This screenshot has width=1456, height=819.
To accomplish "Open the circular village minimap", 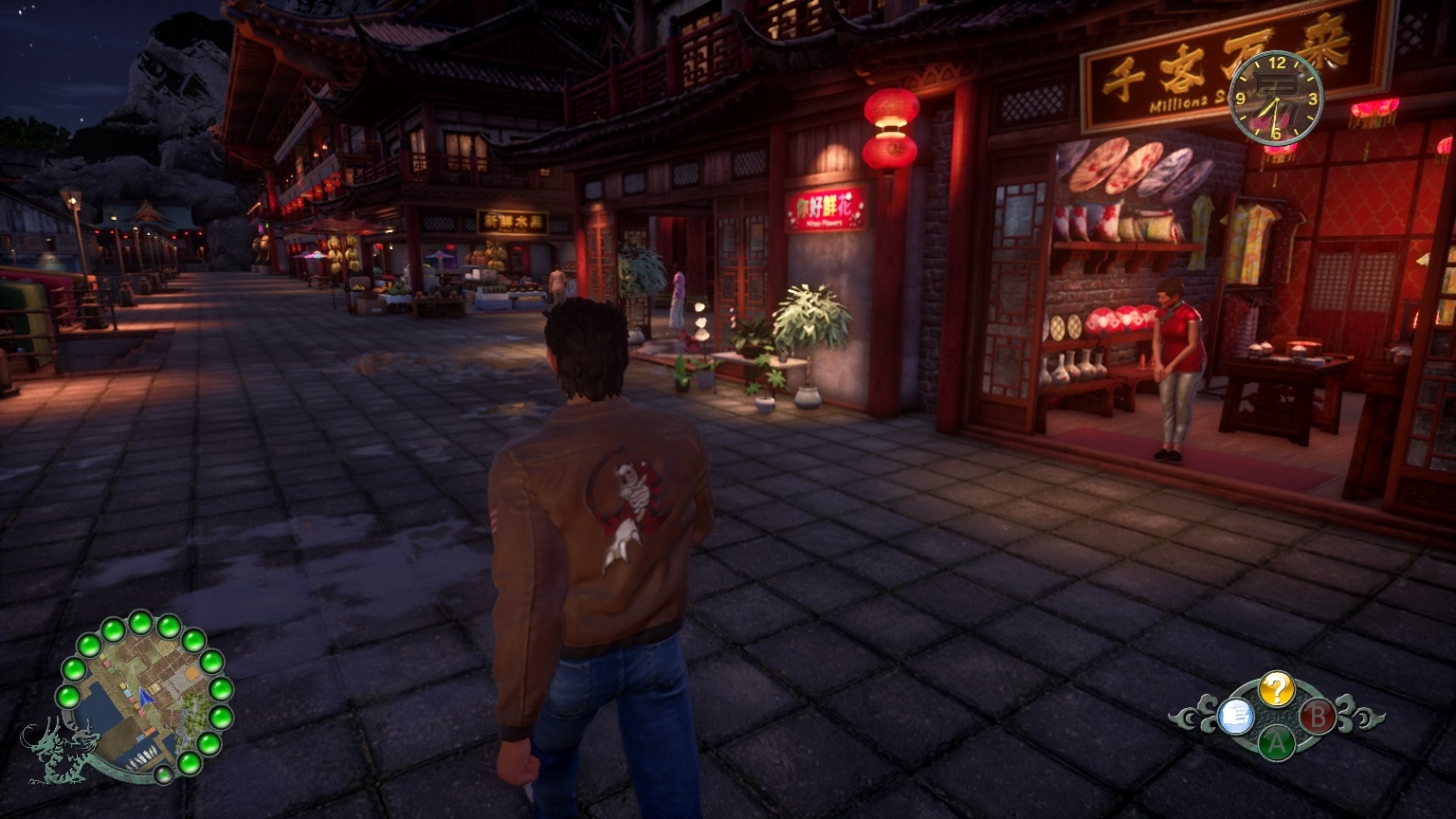I will point(141,697).
